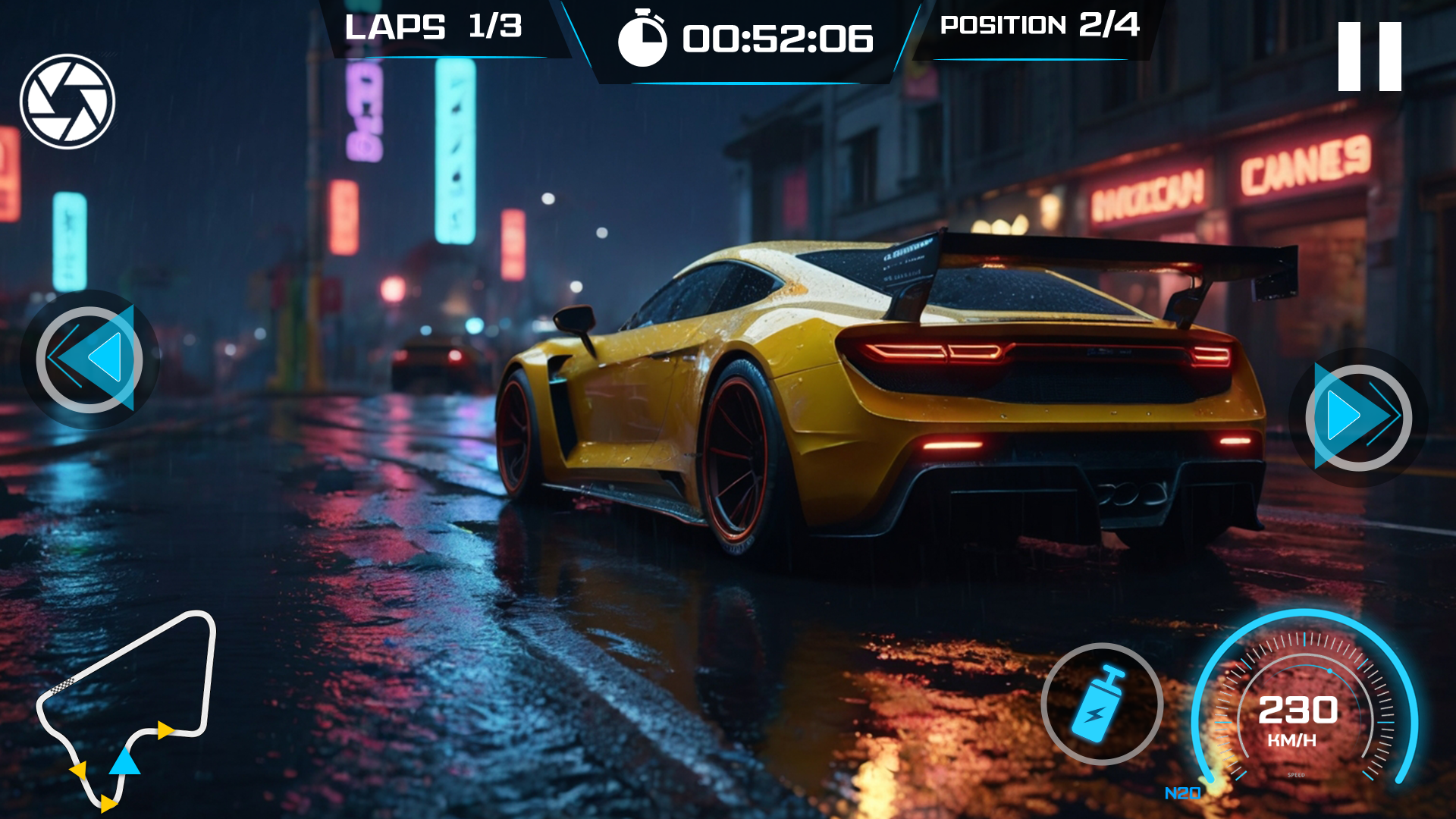Screen dimensions: 1456x819
Task: Steer left with the left arrow button
Action: pos(89,359)
